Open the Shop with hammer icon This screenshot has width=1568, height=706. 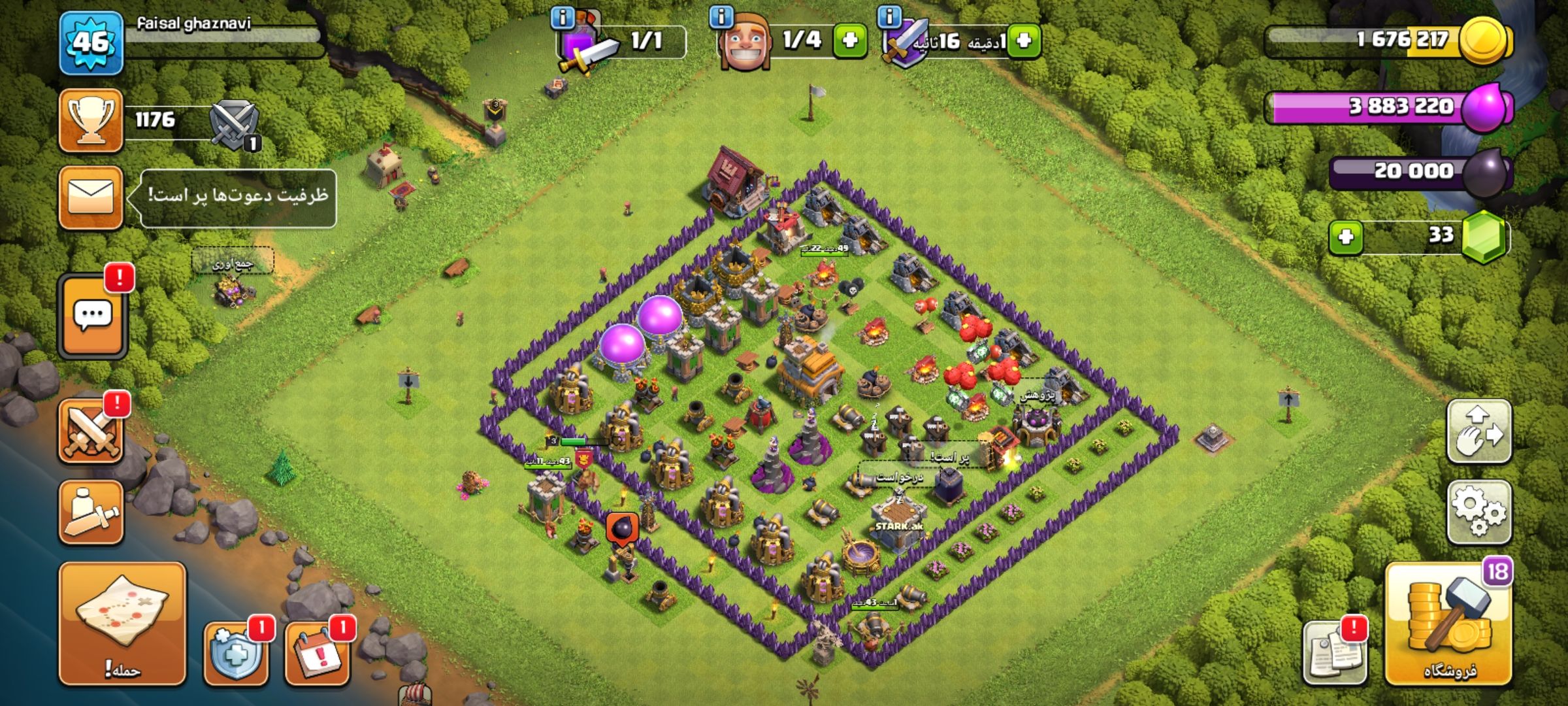click(1448, 623)
